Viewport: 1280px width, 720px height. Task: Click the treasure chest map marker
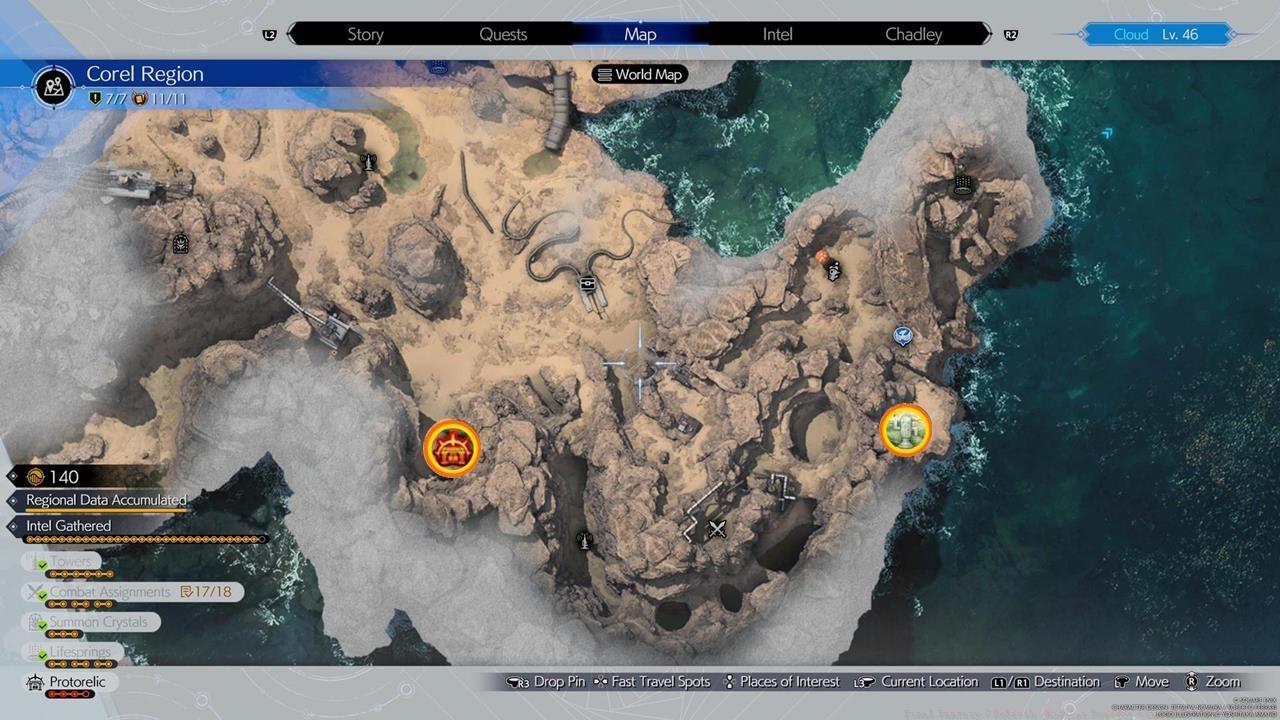click(450, 447)
